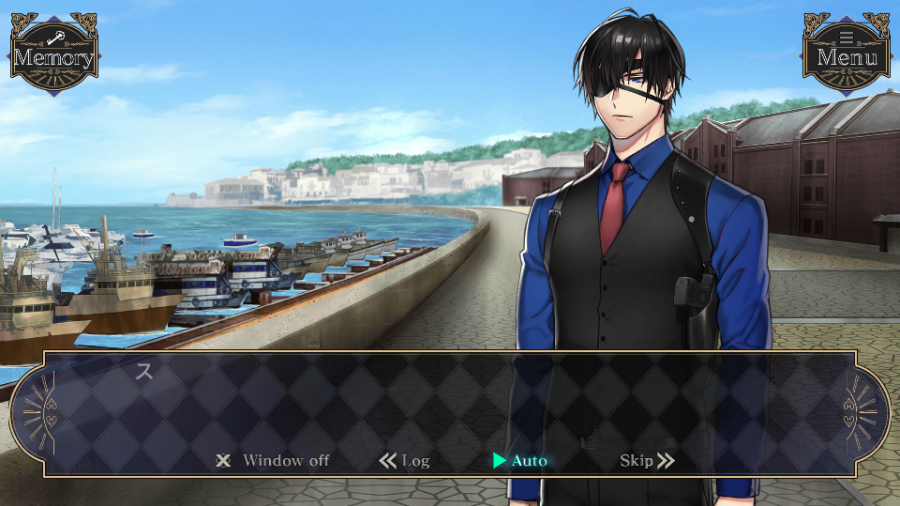
Task: Open the Menu
Action: [846, 55]
